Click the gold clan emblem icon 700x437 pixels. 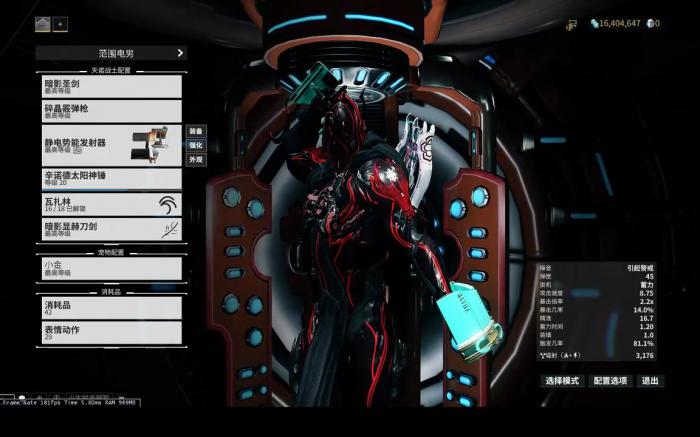coord(572,23)
